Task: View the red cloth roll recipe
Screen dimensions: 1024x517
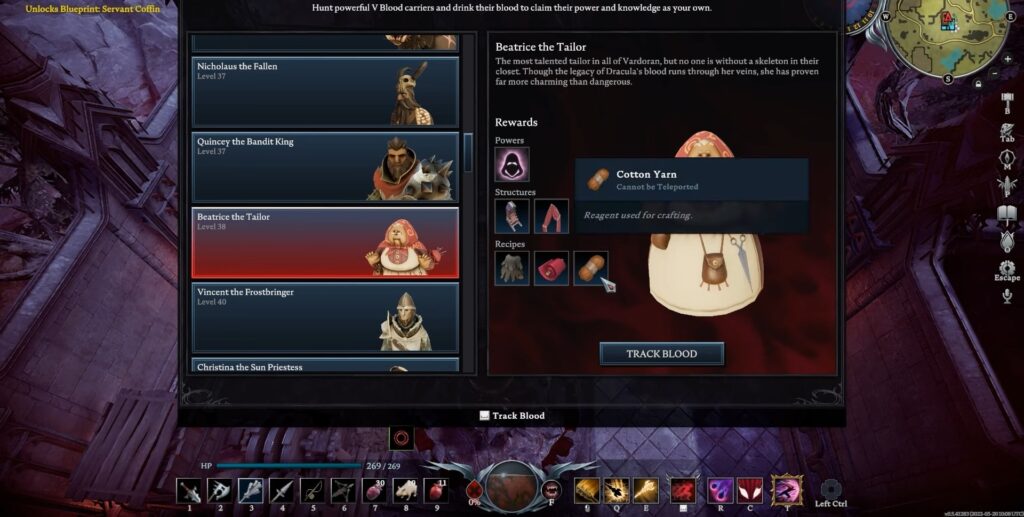Action: click(551, 268)
